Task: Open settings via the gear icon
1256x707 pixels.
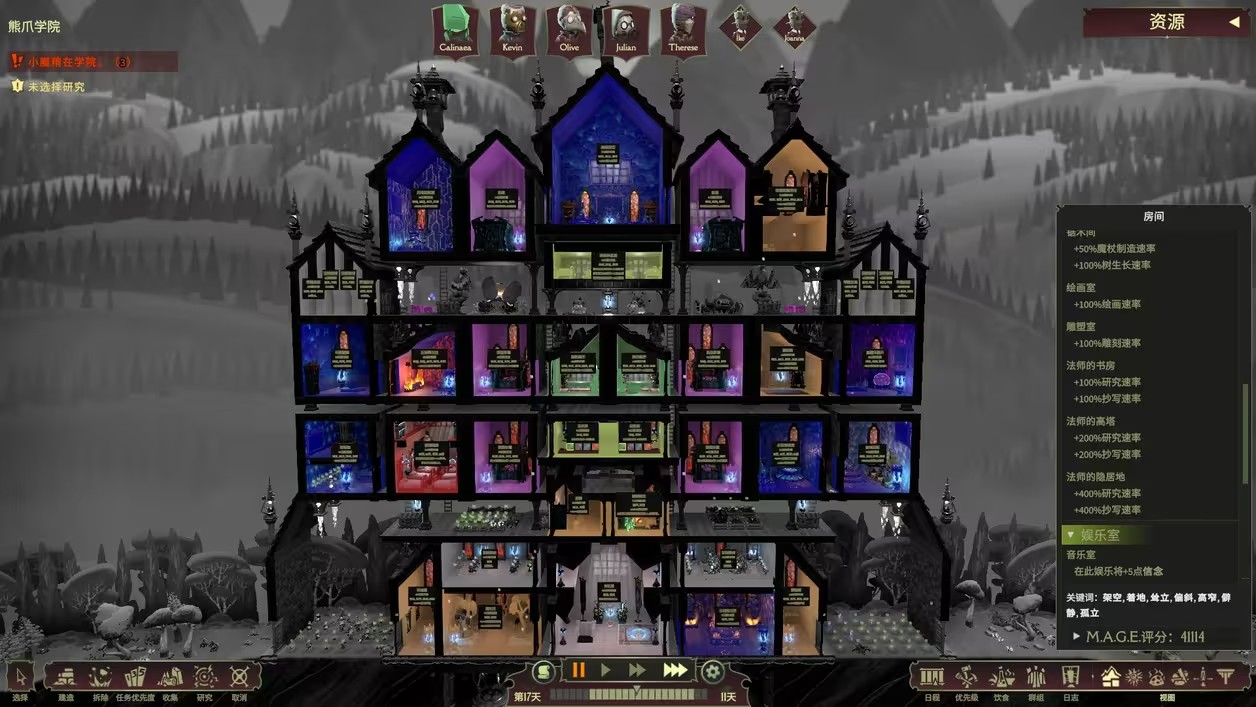Action: click(712, 671)
